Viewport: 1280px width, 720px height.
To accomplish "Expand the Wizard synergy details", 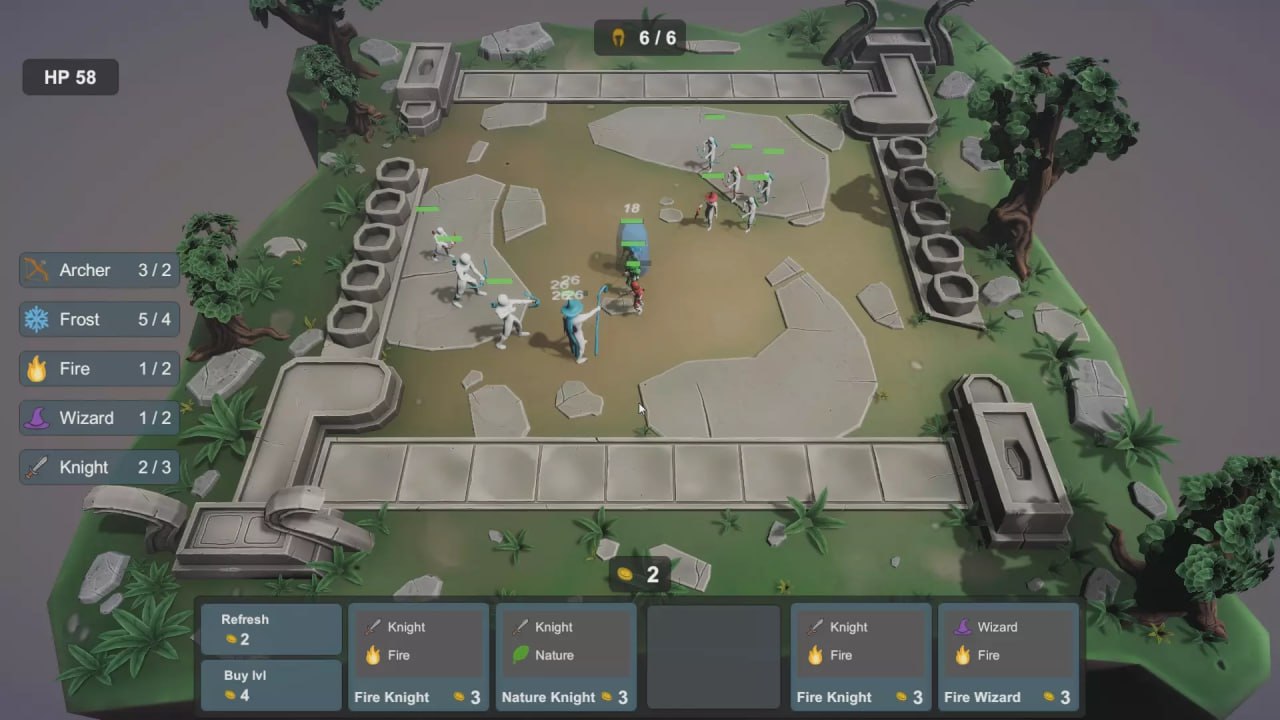I will (x=97, y=417).
